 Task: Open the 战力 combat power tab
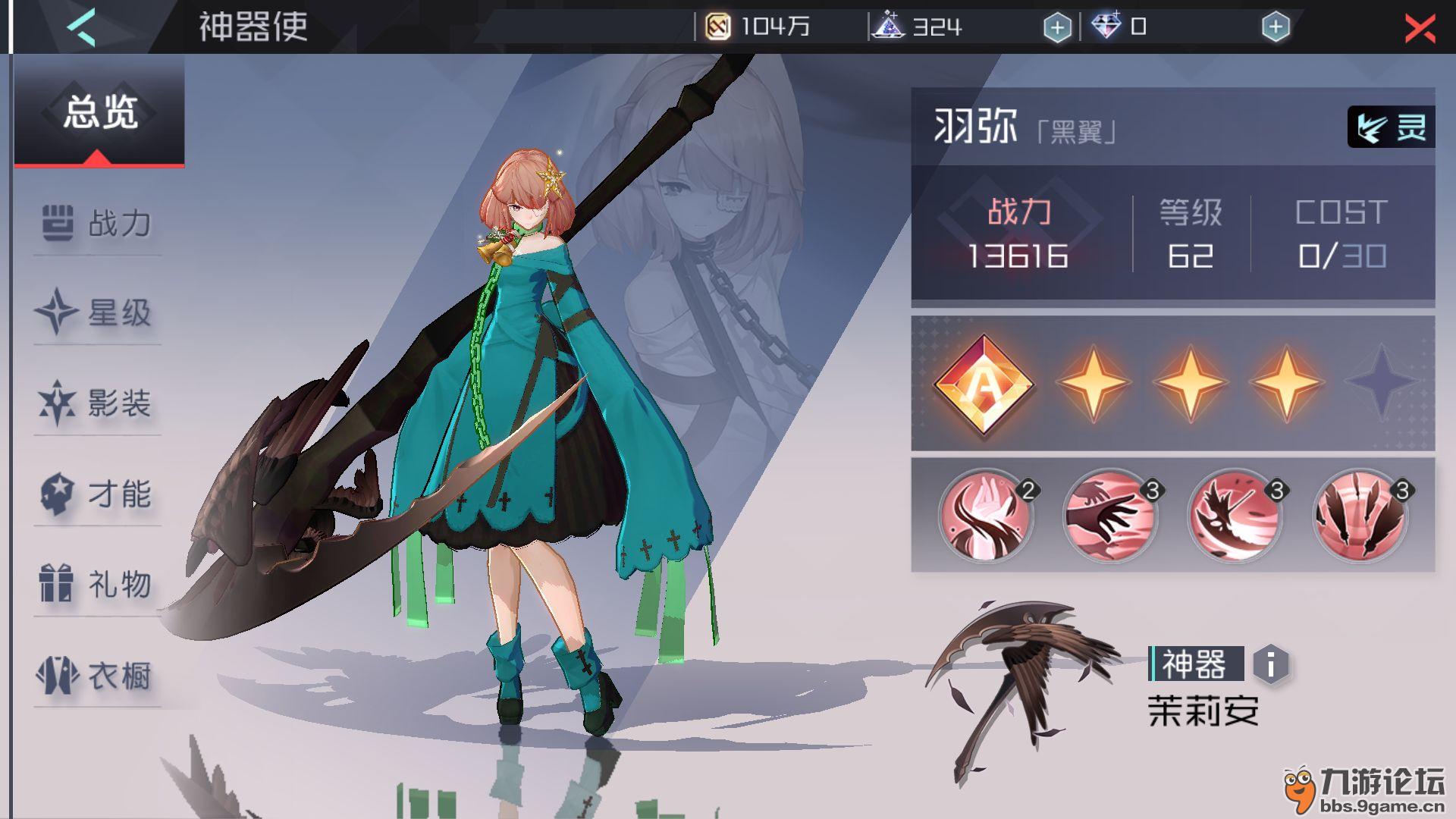click(x=97, y=224)
